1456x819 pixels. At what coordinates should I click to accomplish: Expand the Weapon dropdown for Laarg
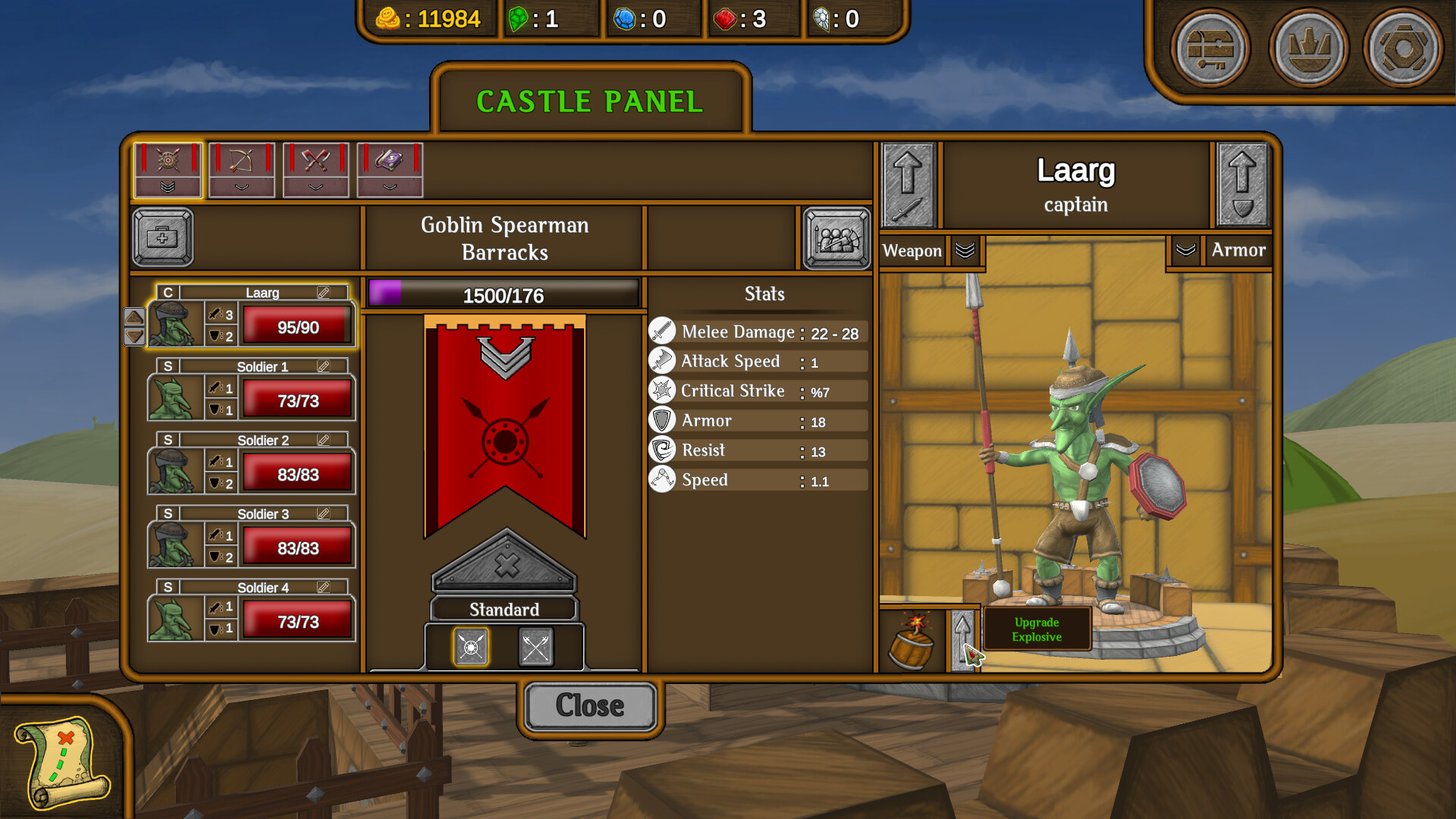(964, 250)
